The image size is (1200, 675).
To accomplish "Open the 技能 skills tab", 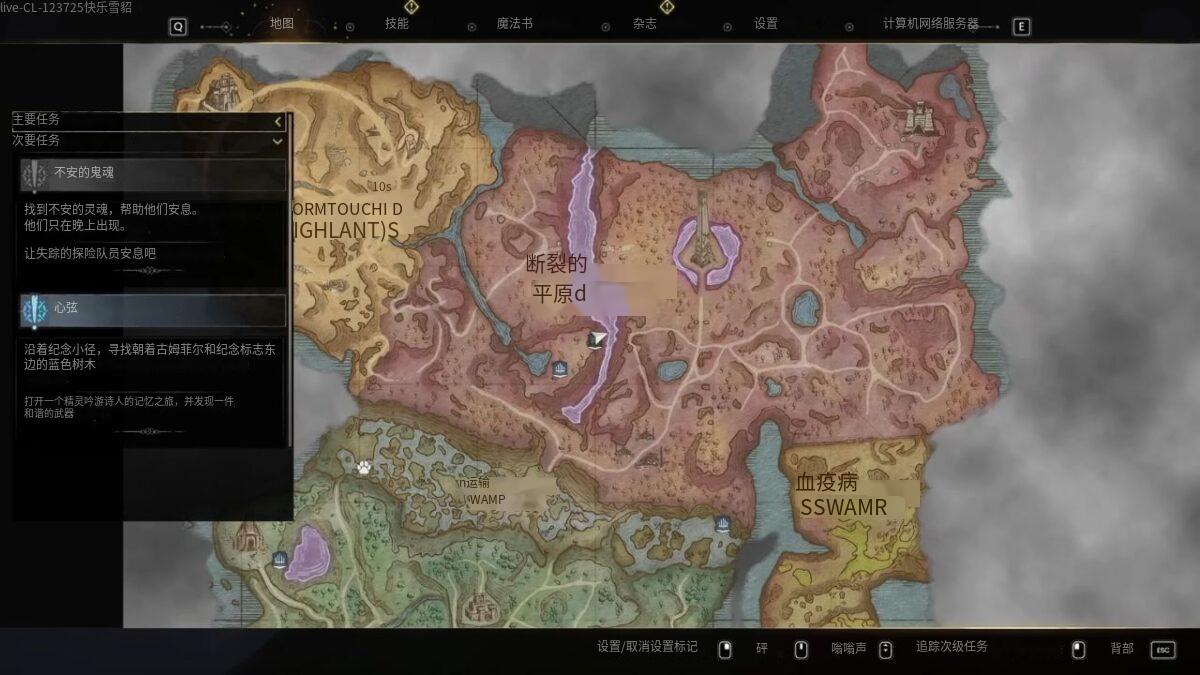I will click(x=397, y=24).
